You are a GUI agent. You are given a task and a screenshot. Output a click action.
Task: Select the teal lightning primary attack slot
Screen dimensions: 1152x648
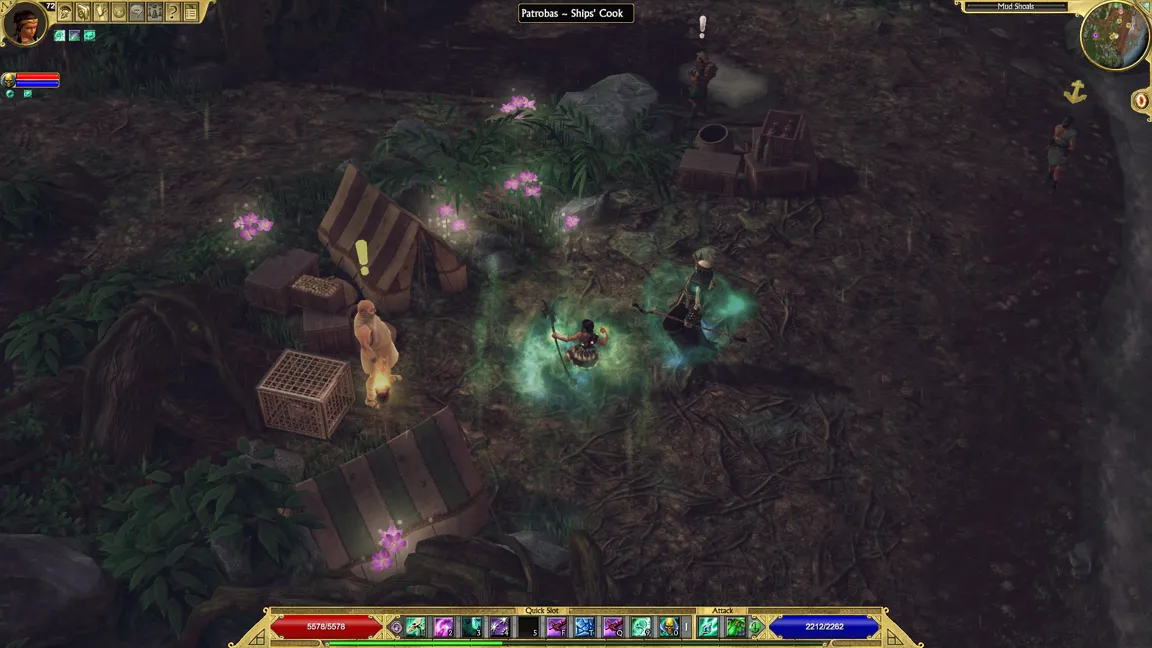(x=709, y=627)
